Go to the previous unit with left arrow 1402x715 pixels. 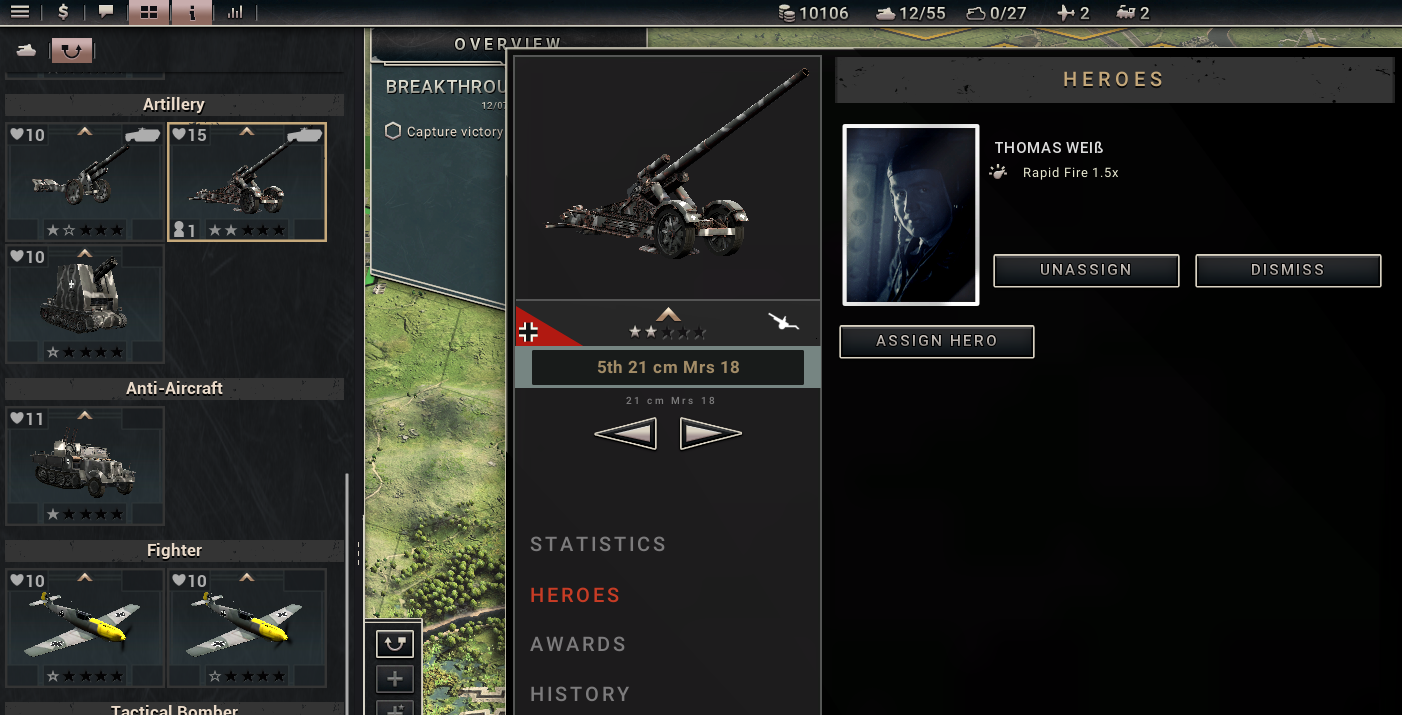[x=625, y=434]
